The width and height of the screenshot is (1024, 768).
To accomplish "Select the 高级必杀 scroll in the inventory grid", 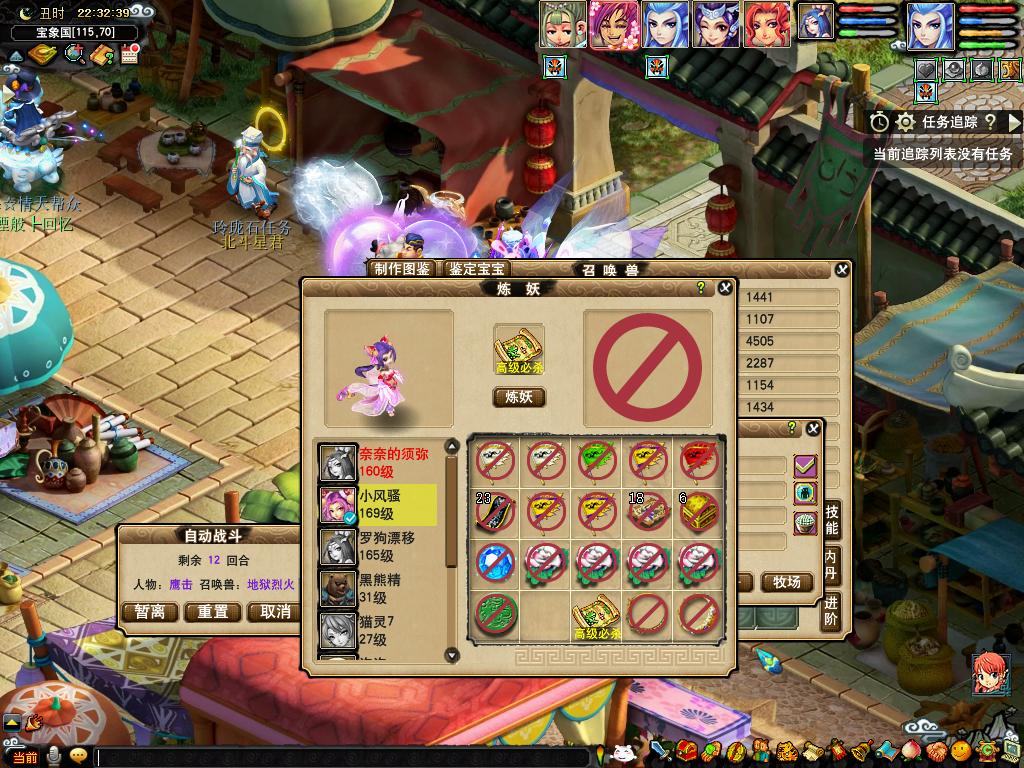I will [x=597, y=613].
